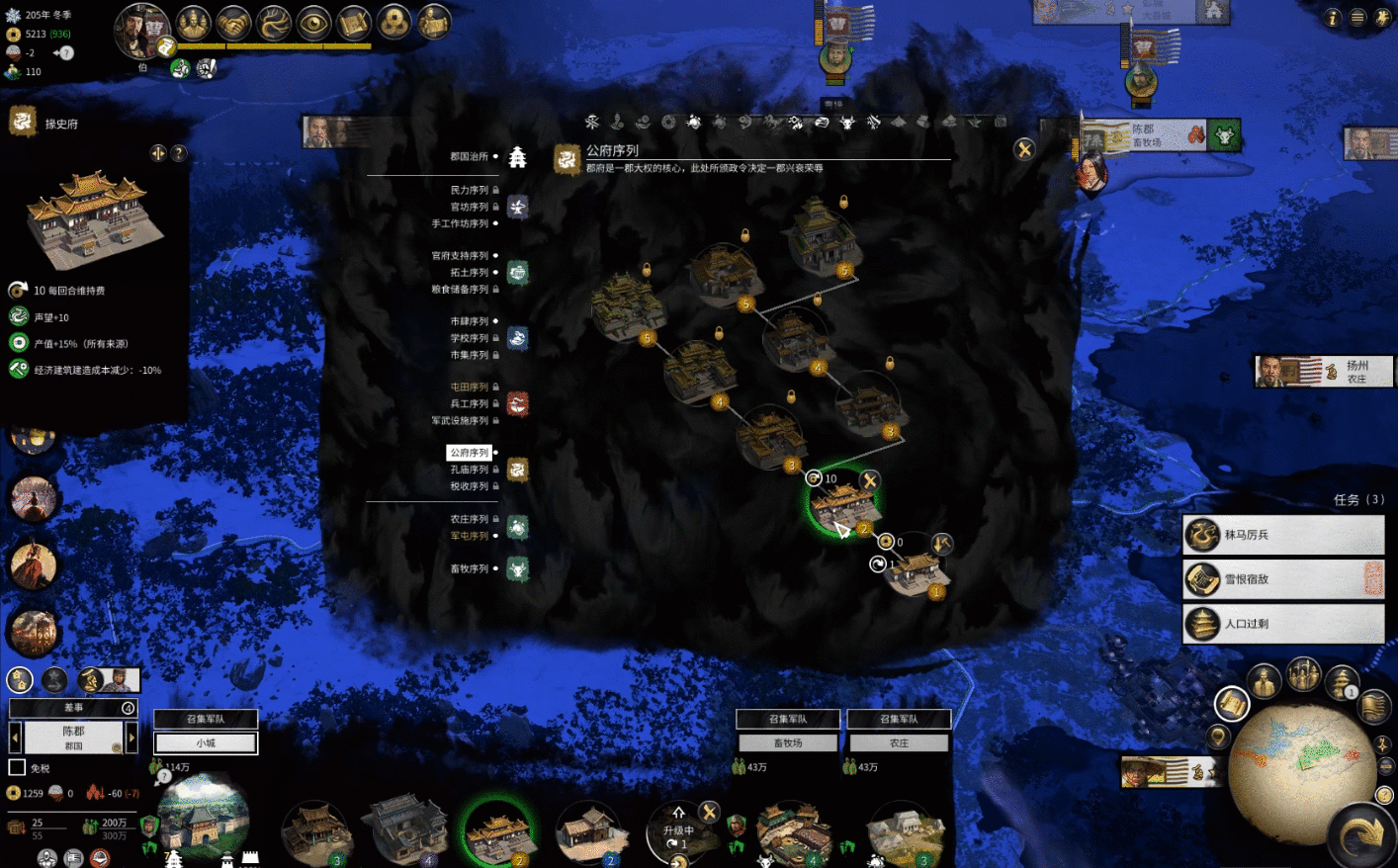Screen dimensions: 1398x868
Task: Show the 孔庙序列 building chain
Action: pyautogui.click(x=470, y=470)
